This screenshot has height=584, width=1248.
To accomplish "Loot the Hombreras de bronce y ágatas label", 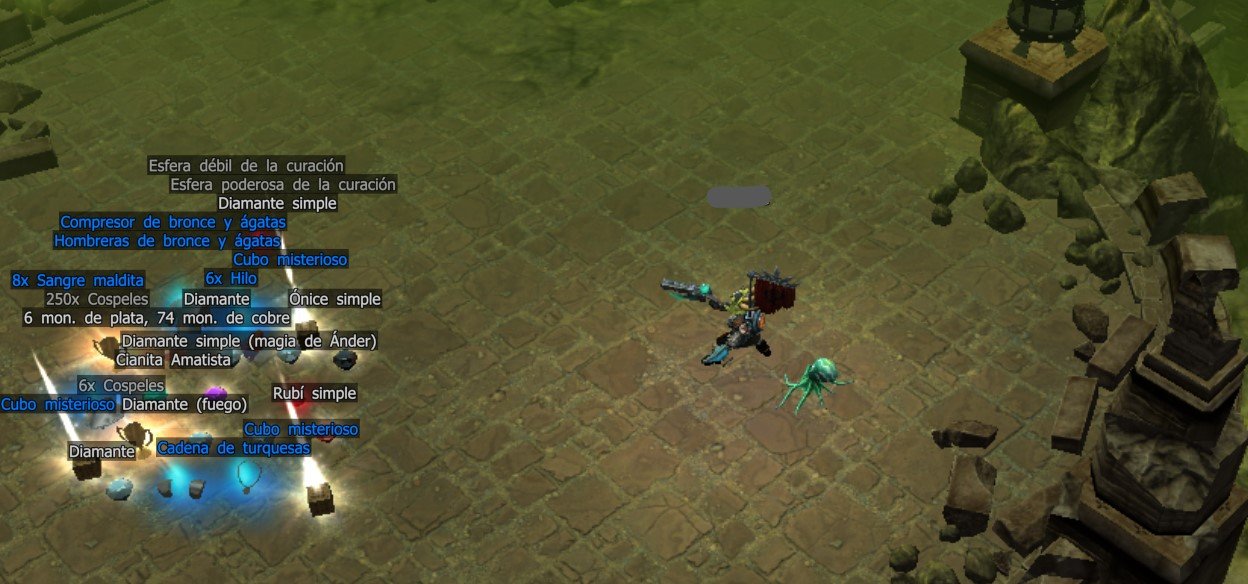I will click(x=167, y=241).
